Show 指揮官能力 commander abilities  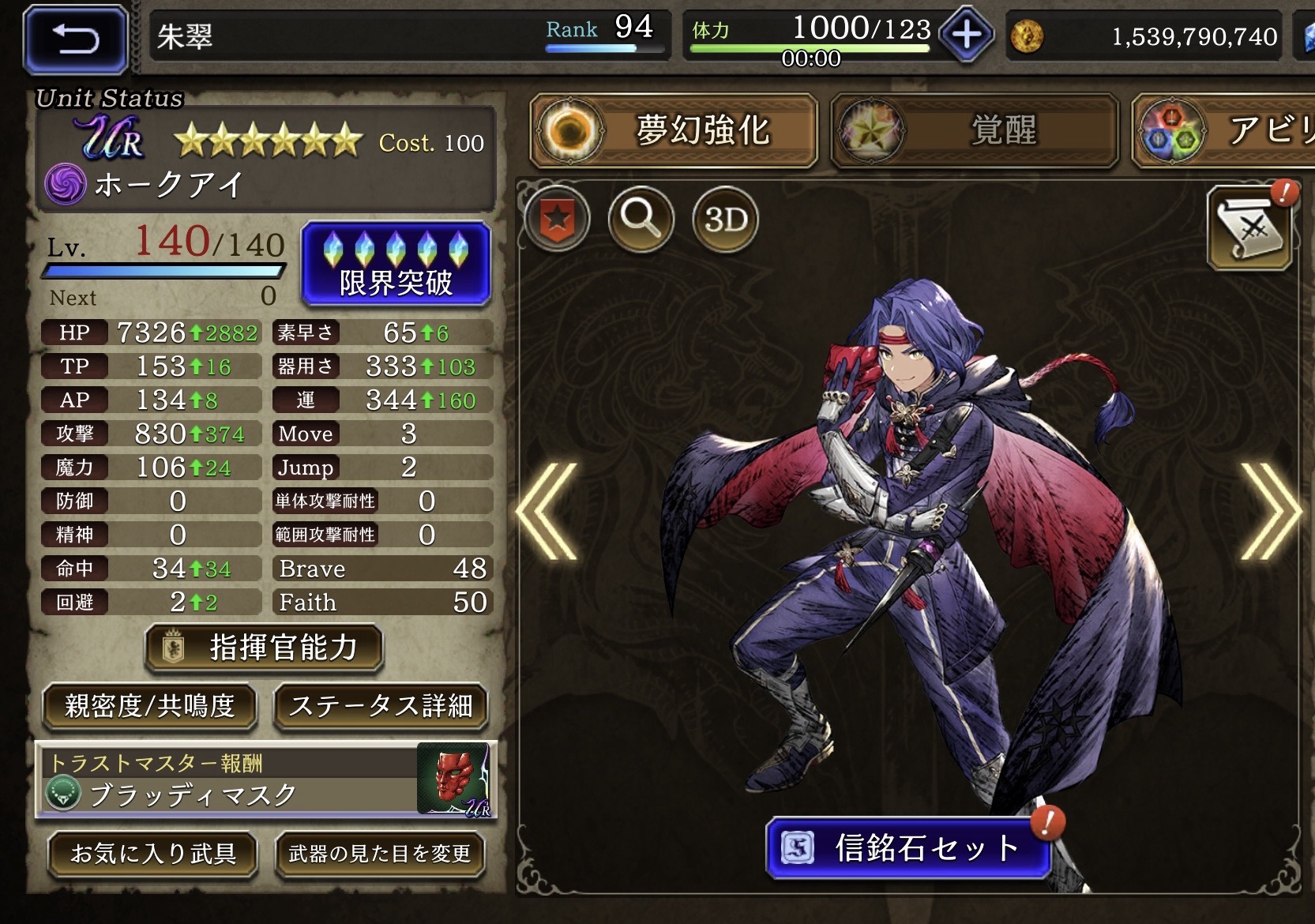coord(265,648)
